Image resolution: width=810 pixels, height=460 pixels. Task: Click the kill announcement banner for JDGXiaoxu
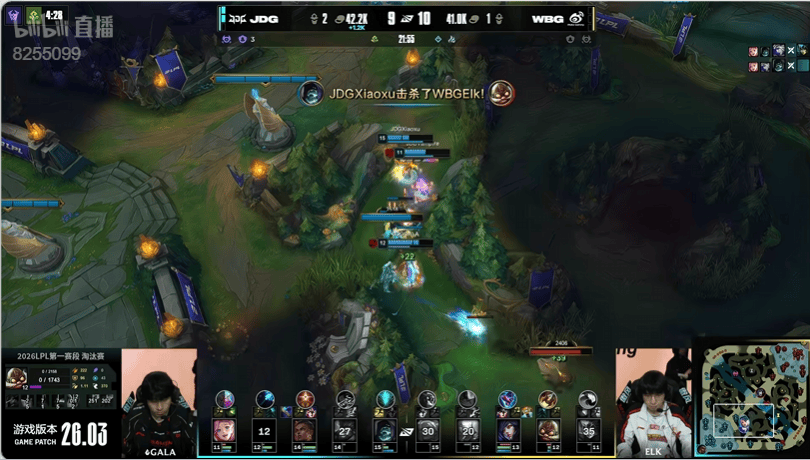click(407, 93)
